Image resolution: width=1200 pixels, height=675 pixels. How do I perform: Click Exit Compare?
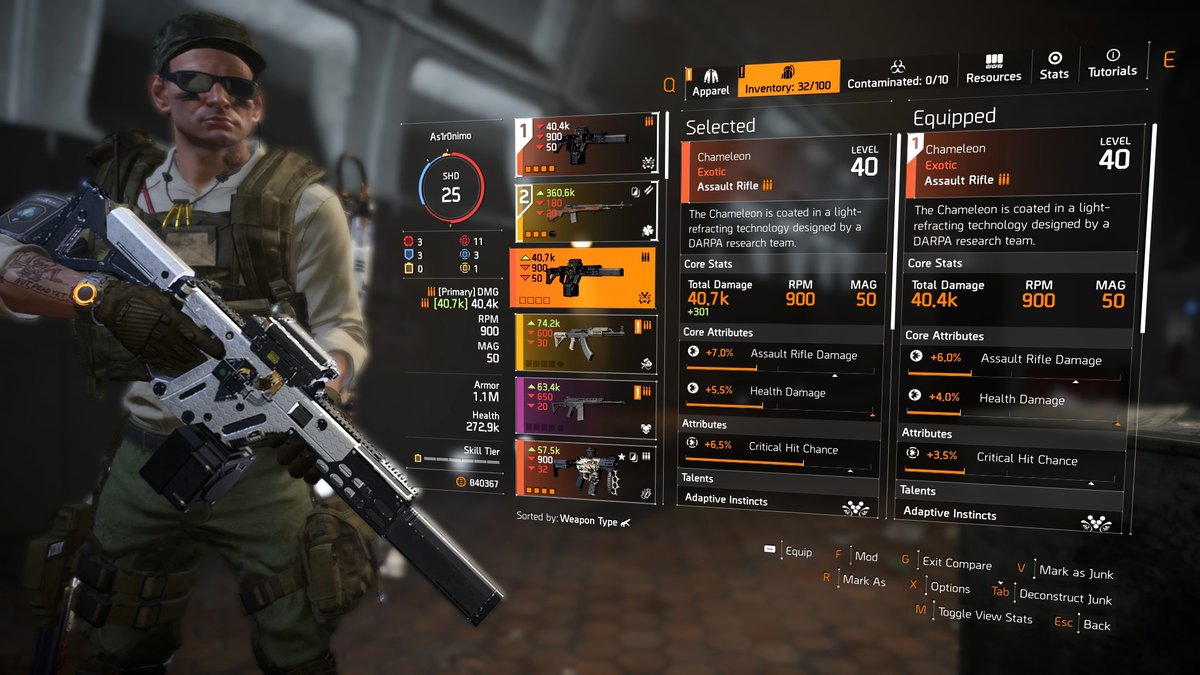956,564
